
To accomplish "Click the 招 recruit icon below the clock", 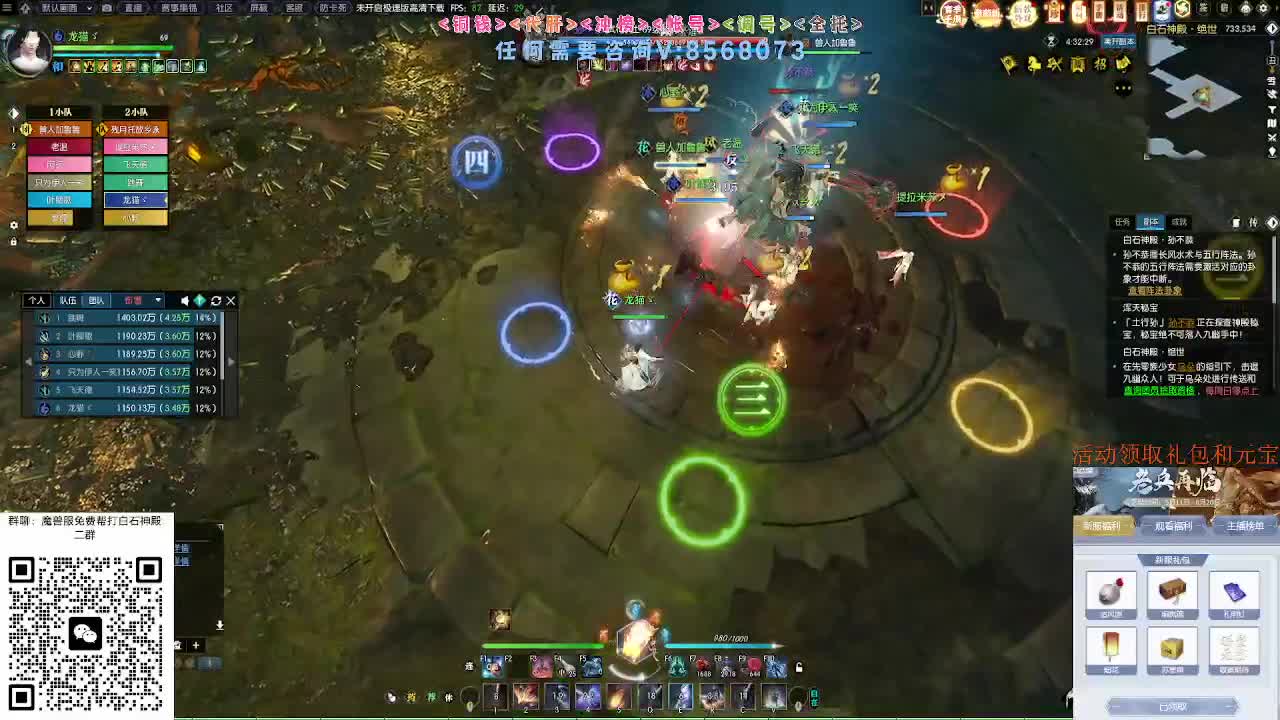I will tap(1099, 63).
